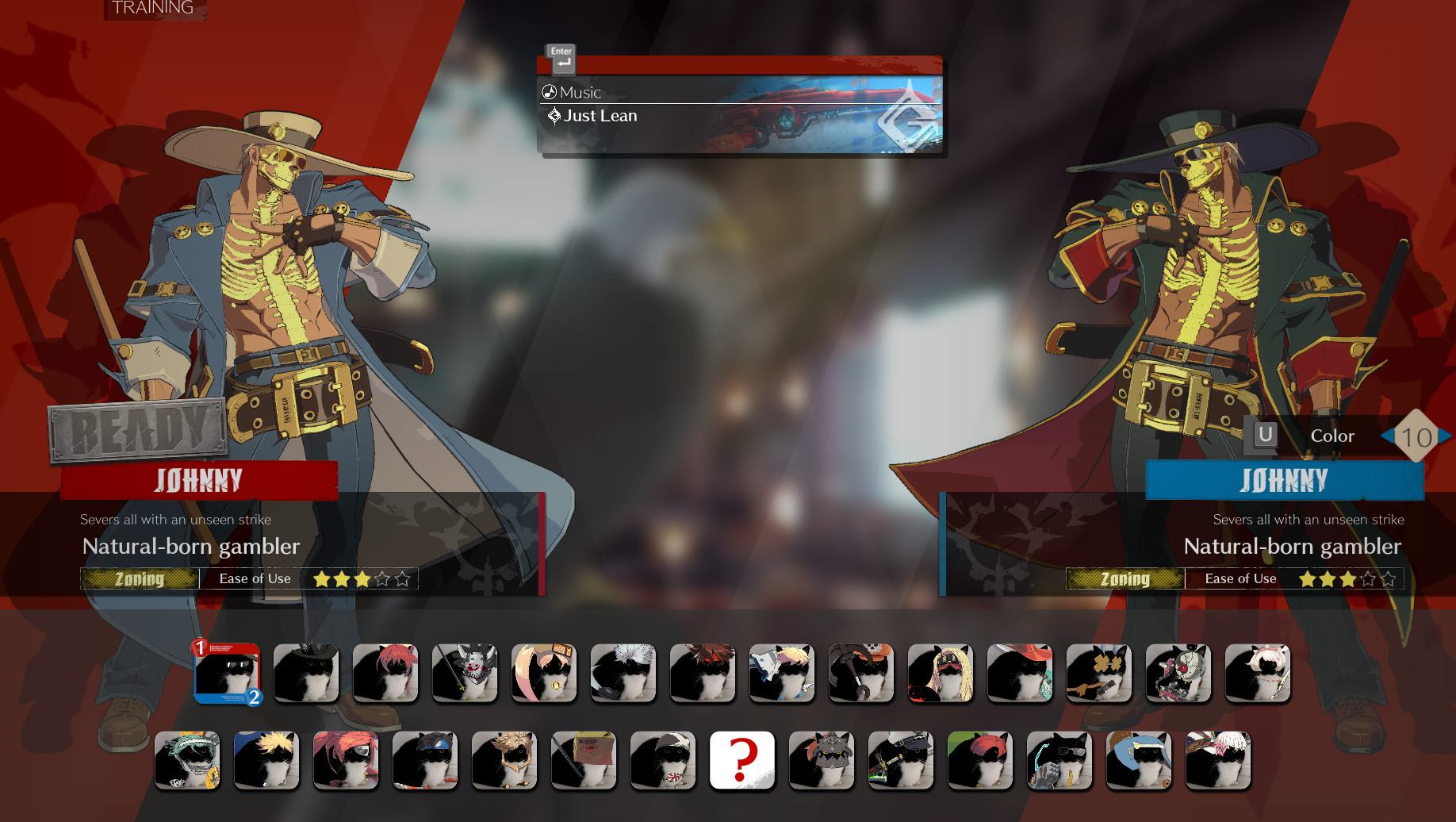Image resolution: width=1456 pixels, height=822 pixels.
Task: Click the Enter key prompt above the Music panel
Action: 561,57
